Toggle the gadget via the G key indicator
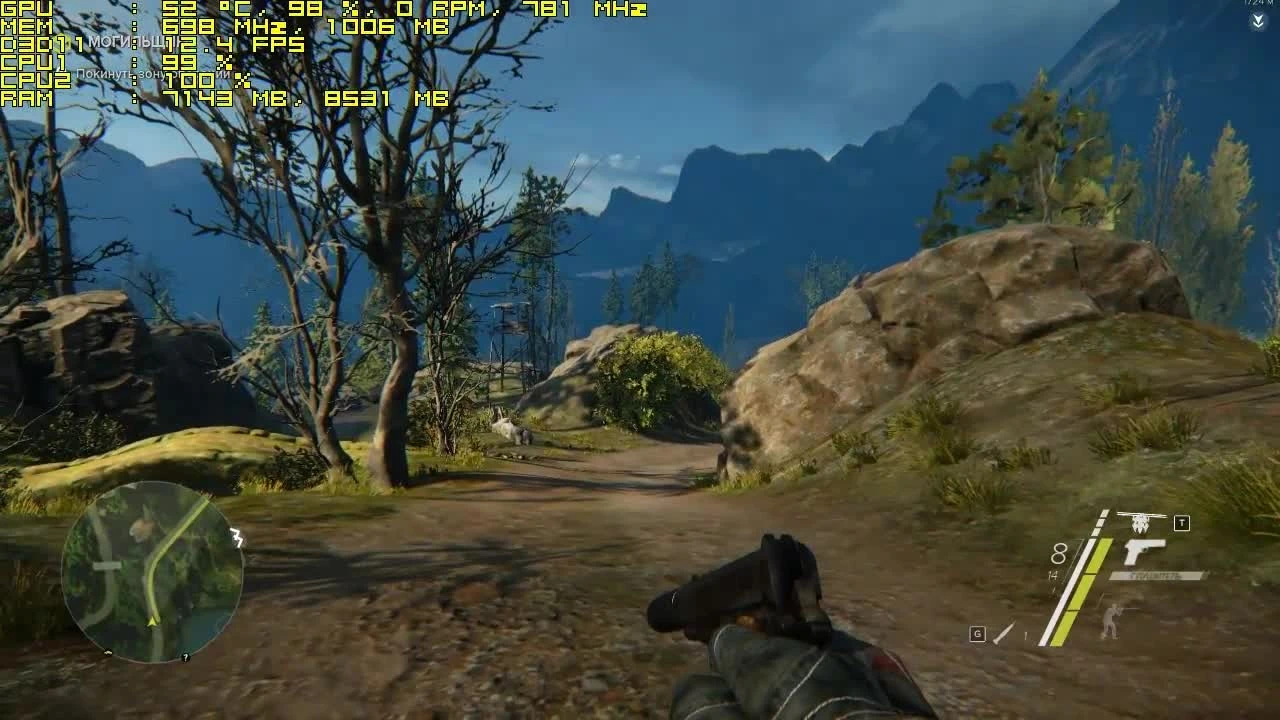The image size is (1280, 720). click(x=977, y=632)
